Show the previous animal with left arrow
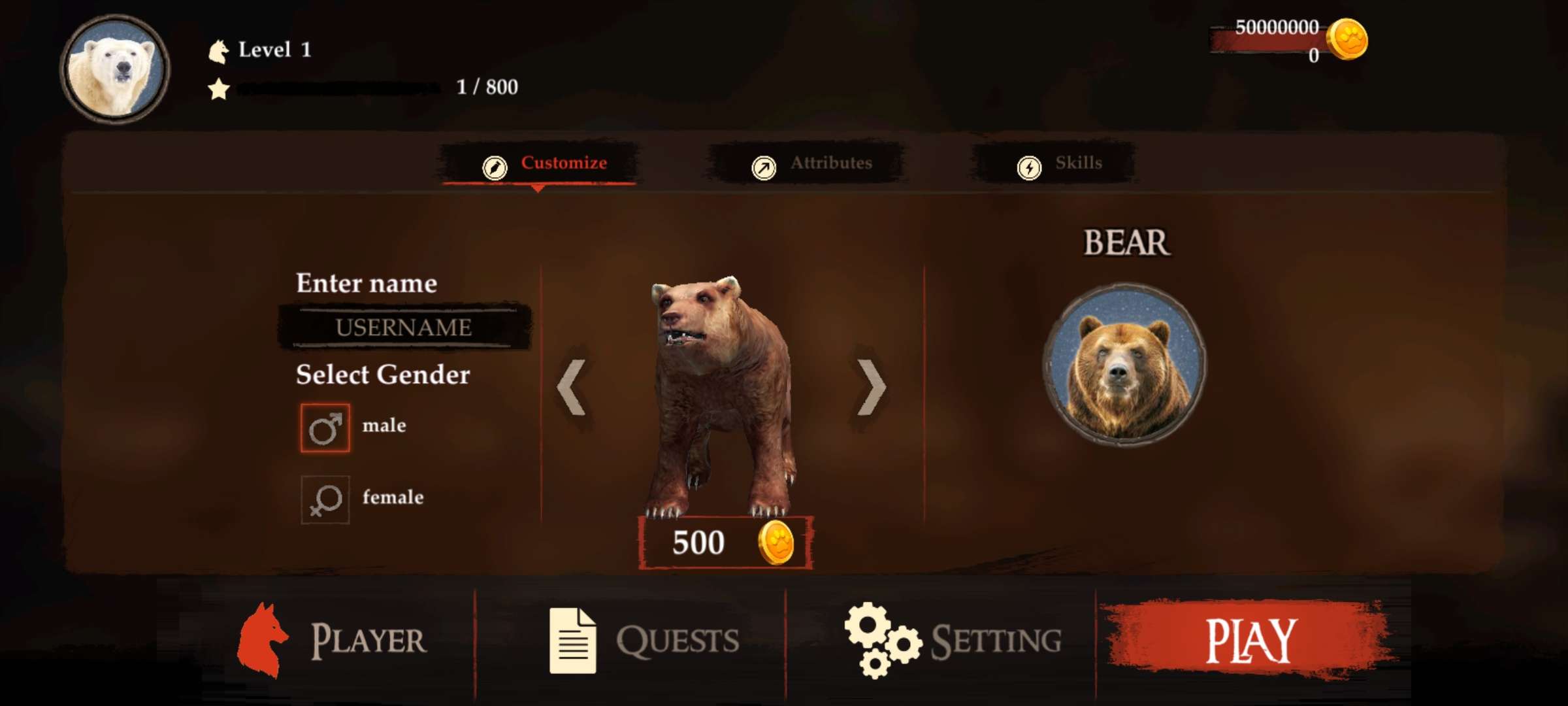 pos(572,387)
